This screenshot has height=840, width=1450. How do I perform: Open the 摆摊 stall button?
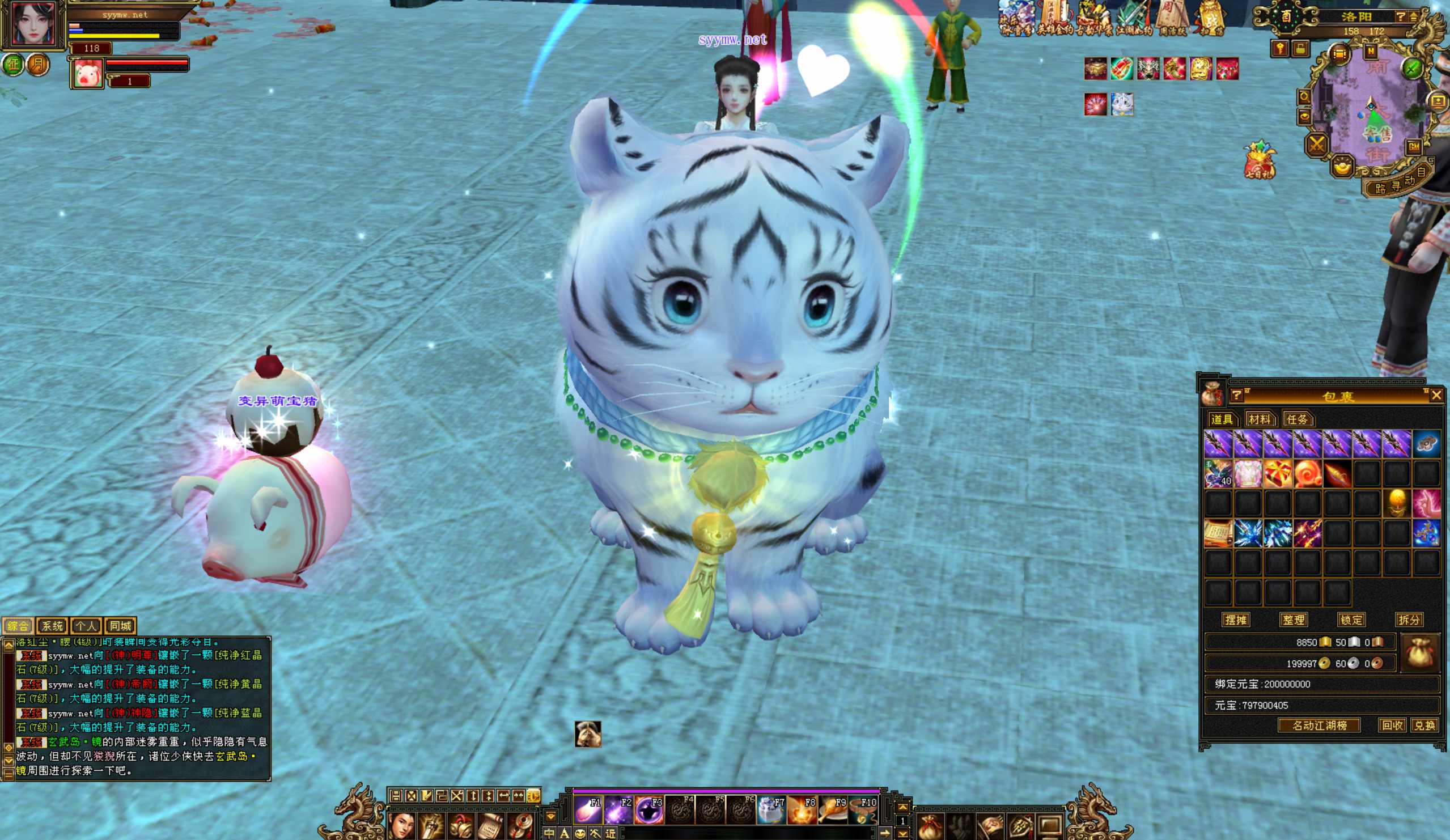coord(1235,620)
